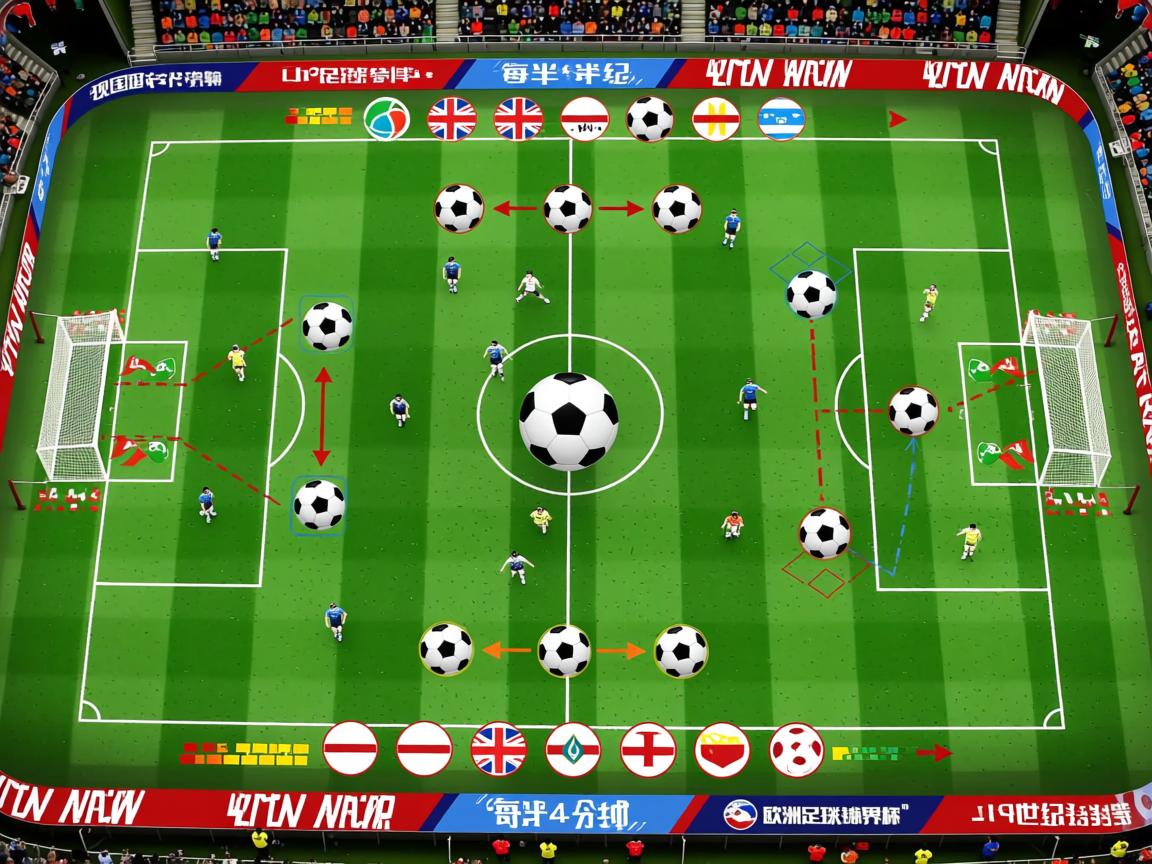Select the ball marker beside the blue diamond outline
The height and width of the screenshot is (864, 1152).
click(811, 294)
